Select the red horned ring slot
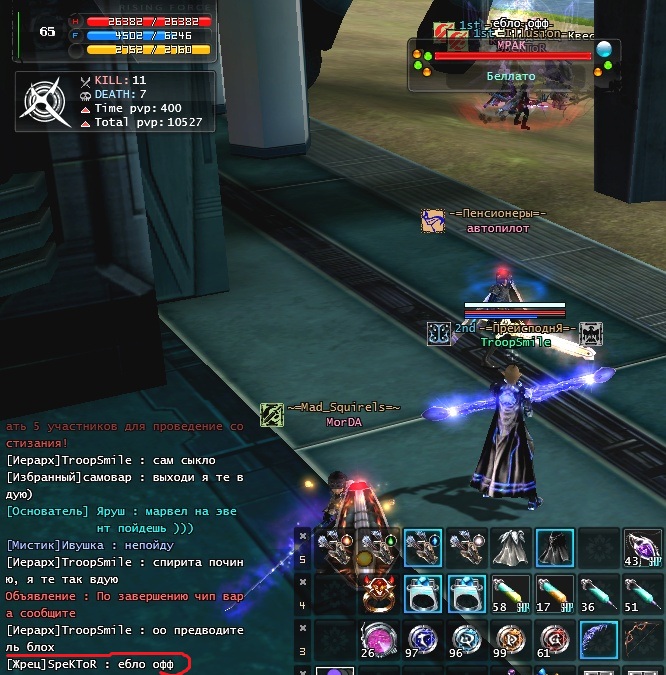The width and height of the screenshot is (666, 675). pos(379,593)
